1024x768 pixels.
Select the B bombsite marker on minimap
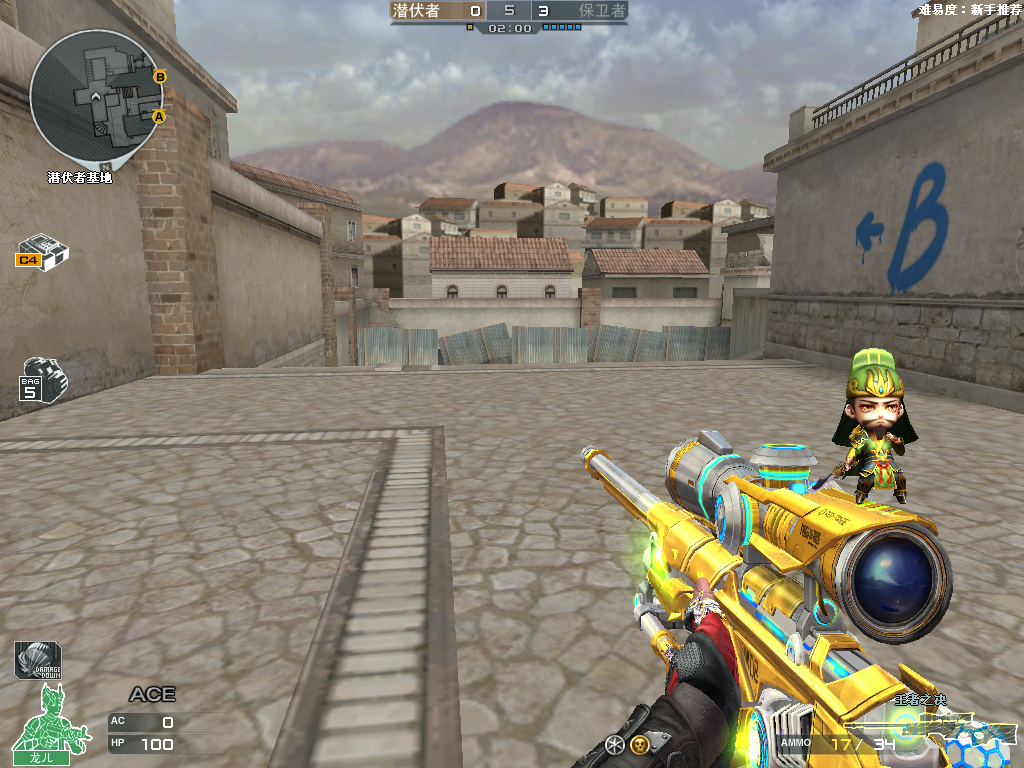(x=160, y=76)
